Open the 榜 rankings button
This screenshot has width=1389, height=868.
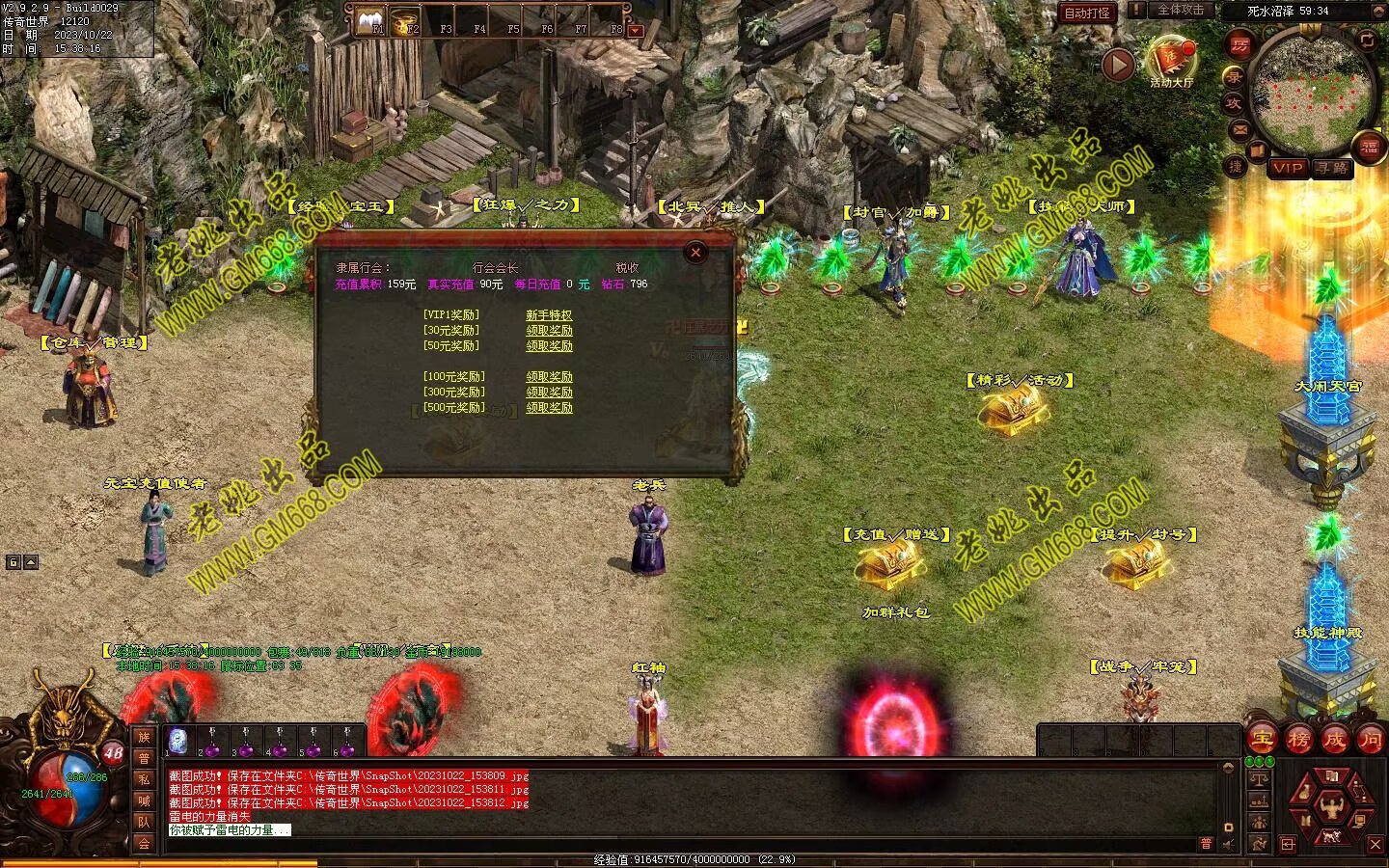coord(1297,740)
